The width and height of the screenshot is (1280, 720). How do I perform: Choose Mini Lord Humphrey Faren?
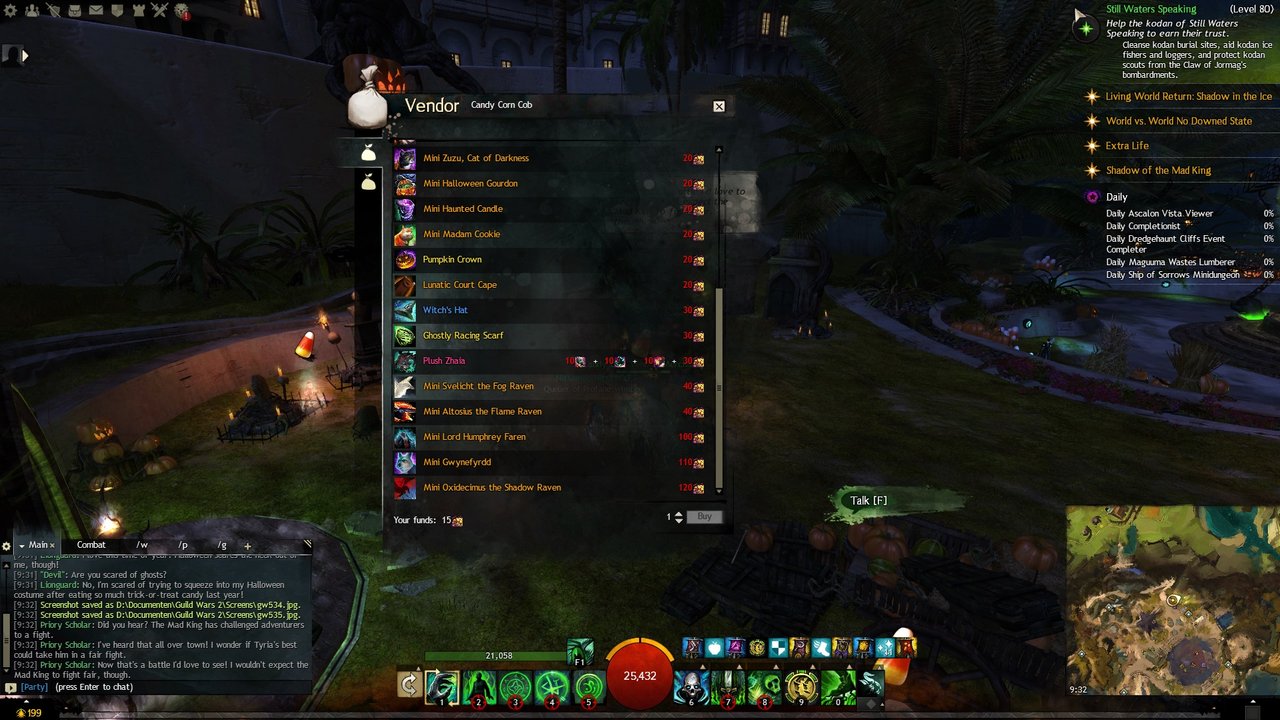[474, 437]
